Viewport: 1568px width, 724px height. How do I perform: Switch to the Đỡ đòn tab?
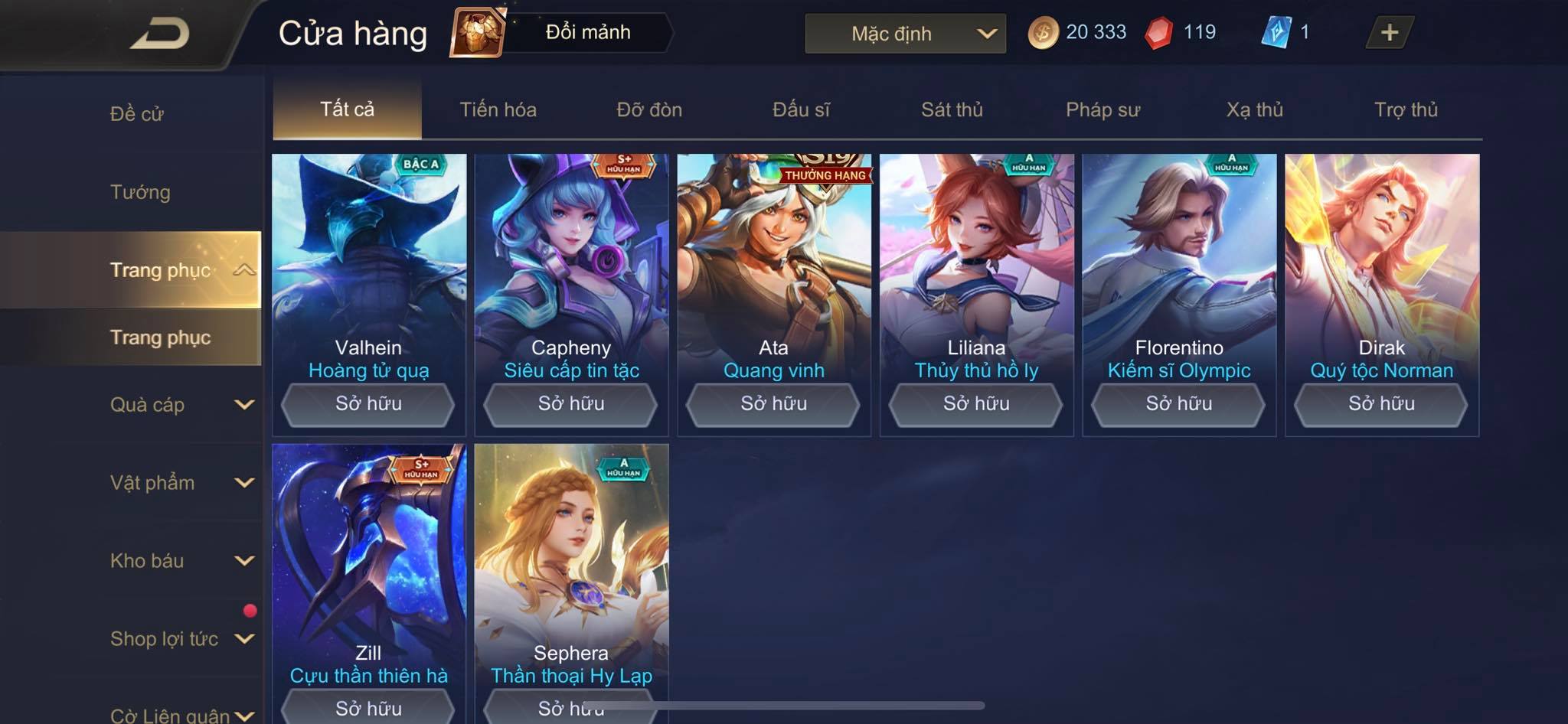[649, 109]
